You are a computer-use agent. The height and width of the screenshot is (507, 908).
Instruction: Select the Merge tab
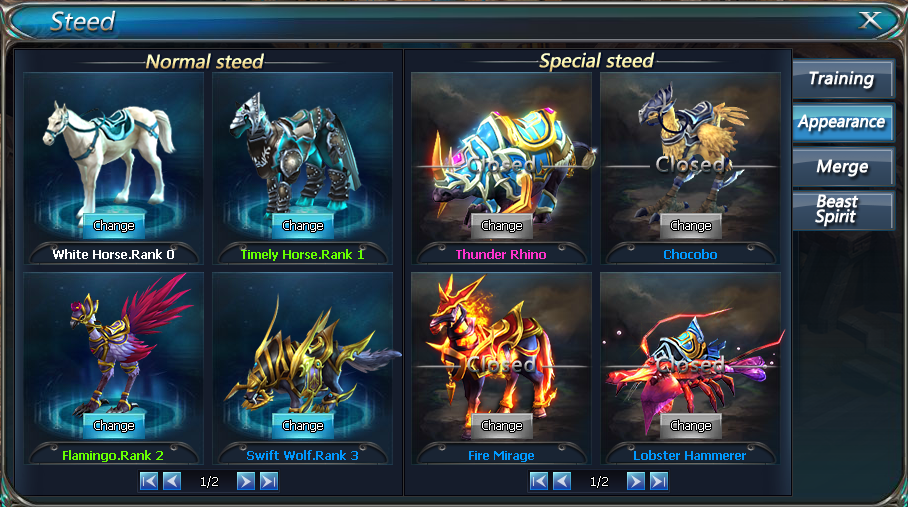pos(841,166)
